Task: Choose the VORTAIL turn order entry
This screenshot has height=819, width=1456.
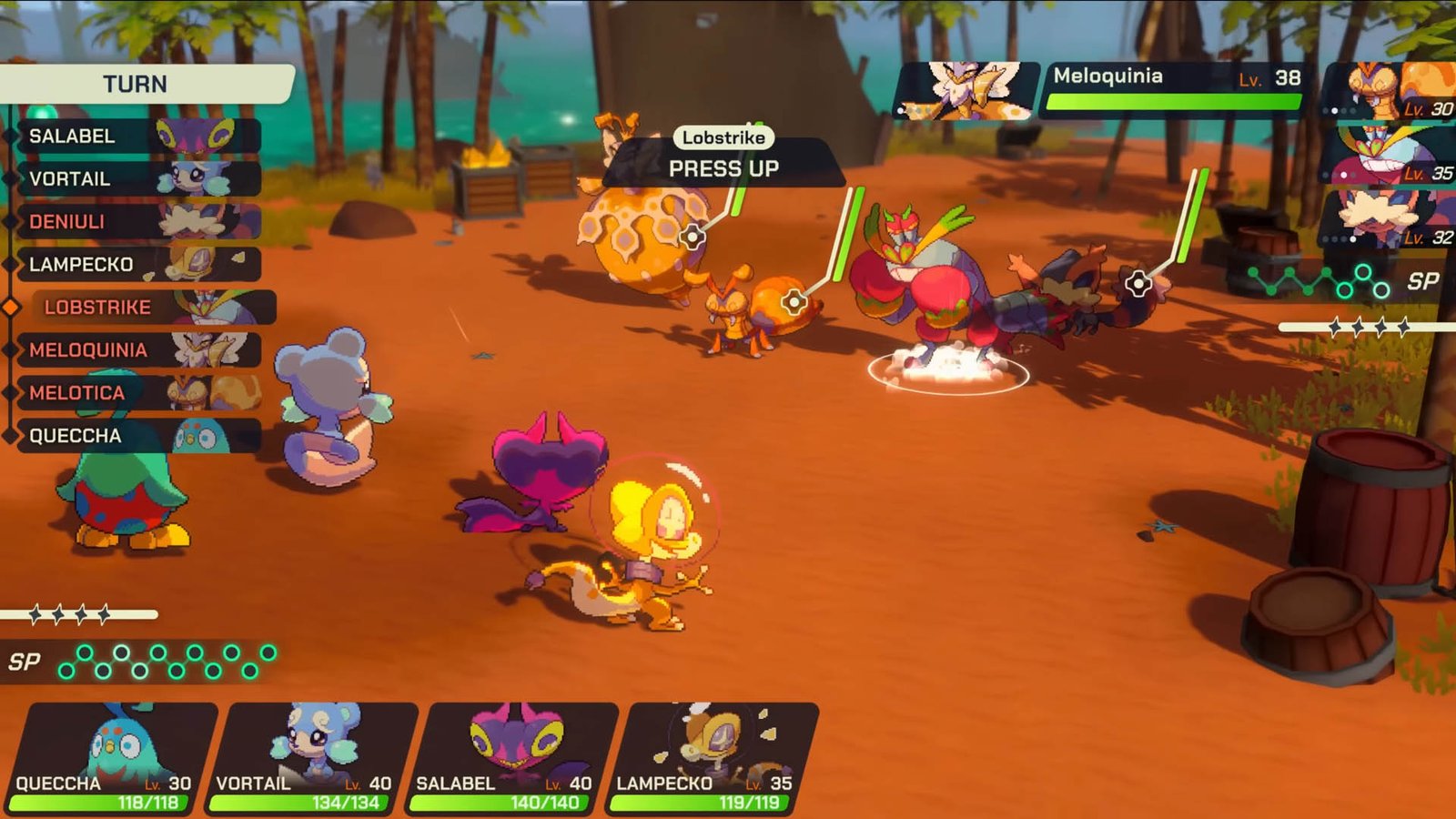Action: pyautogui.click(x=136, y=179)
